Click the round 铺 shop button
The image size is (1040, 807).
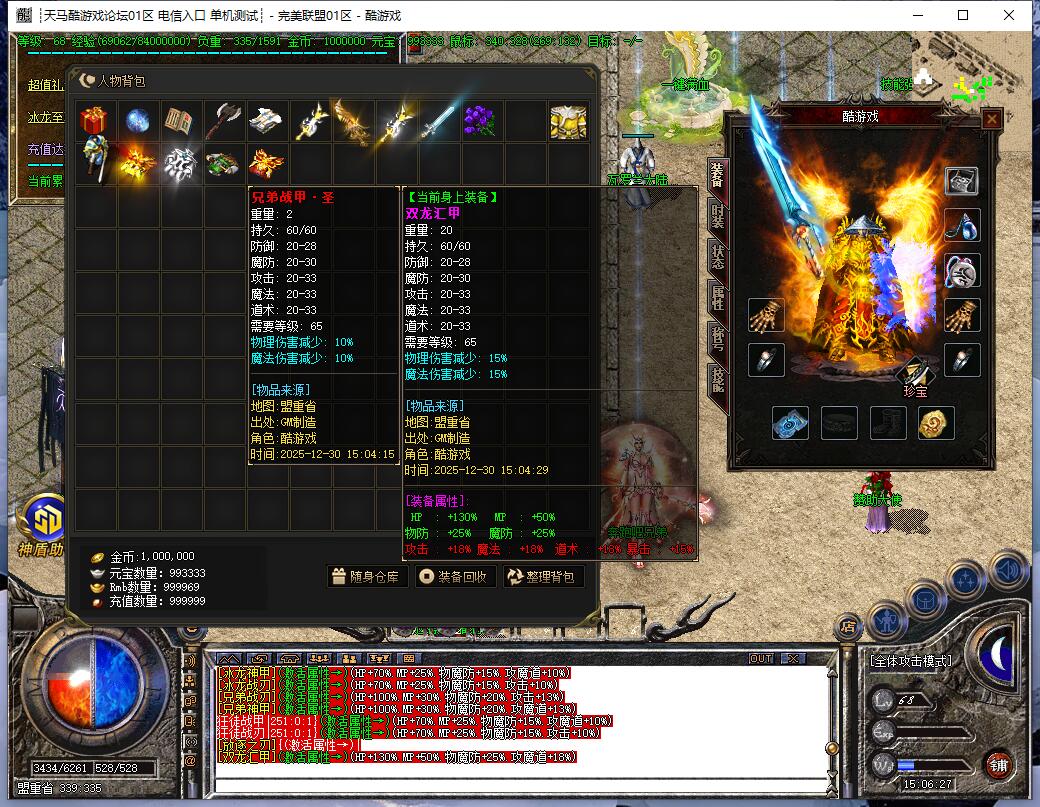[x=997, y=765]
